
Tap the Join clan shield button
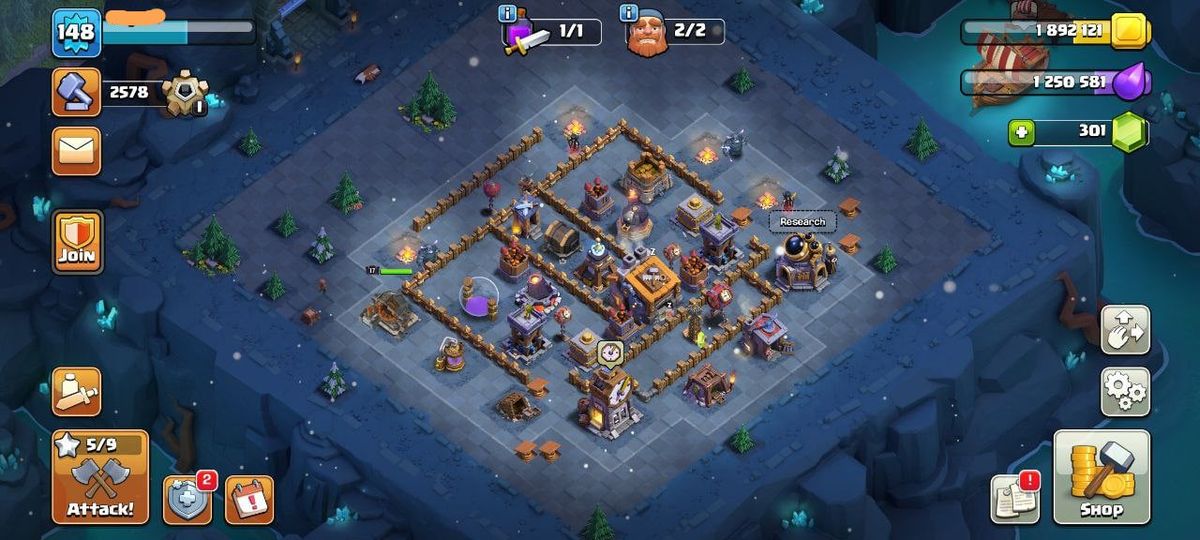77,242
